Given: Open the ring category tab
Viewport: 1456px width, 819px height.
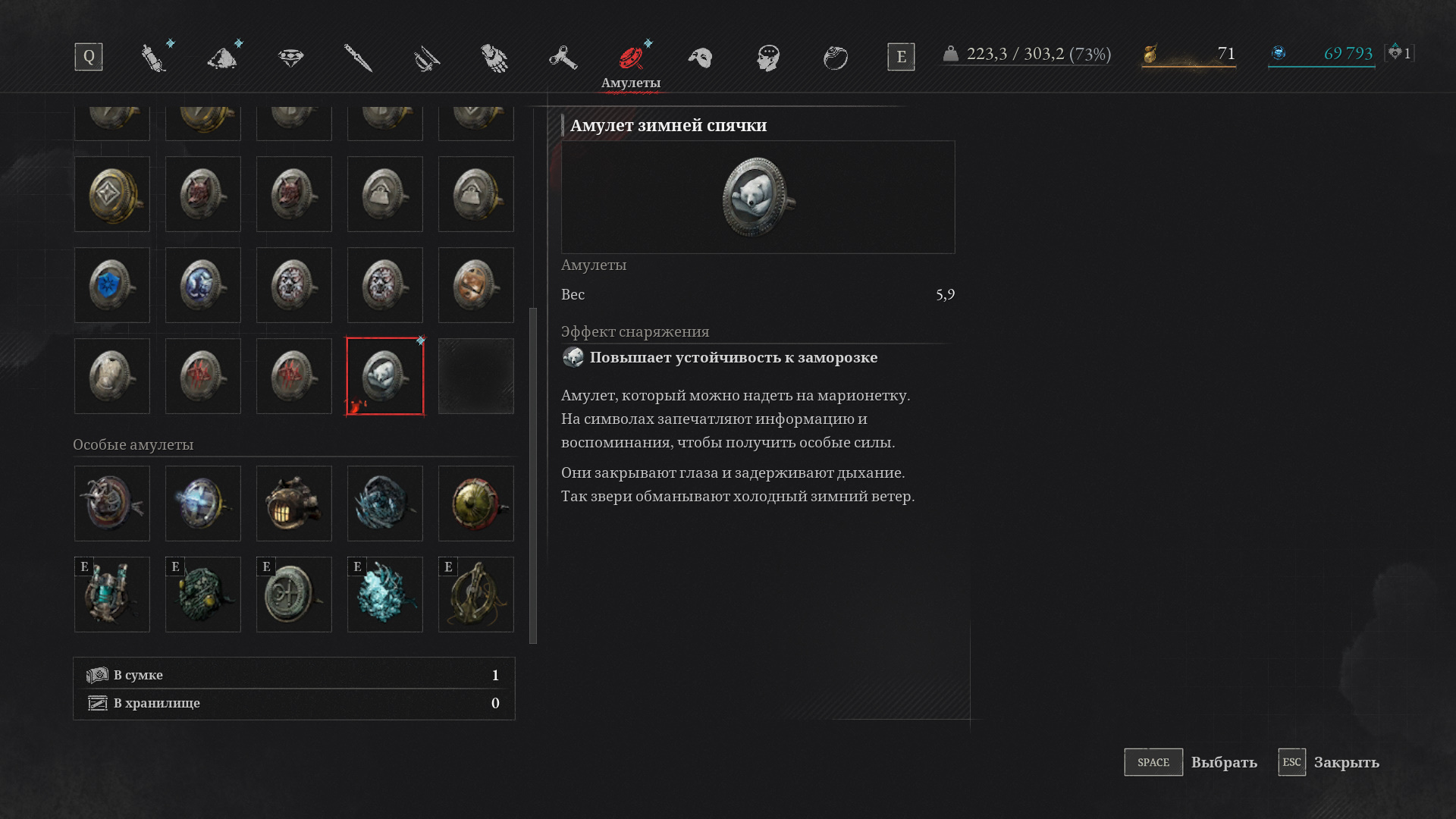Looking at the screenshot, I should click(x=836, y=58).
